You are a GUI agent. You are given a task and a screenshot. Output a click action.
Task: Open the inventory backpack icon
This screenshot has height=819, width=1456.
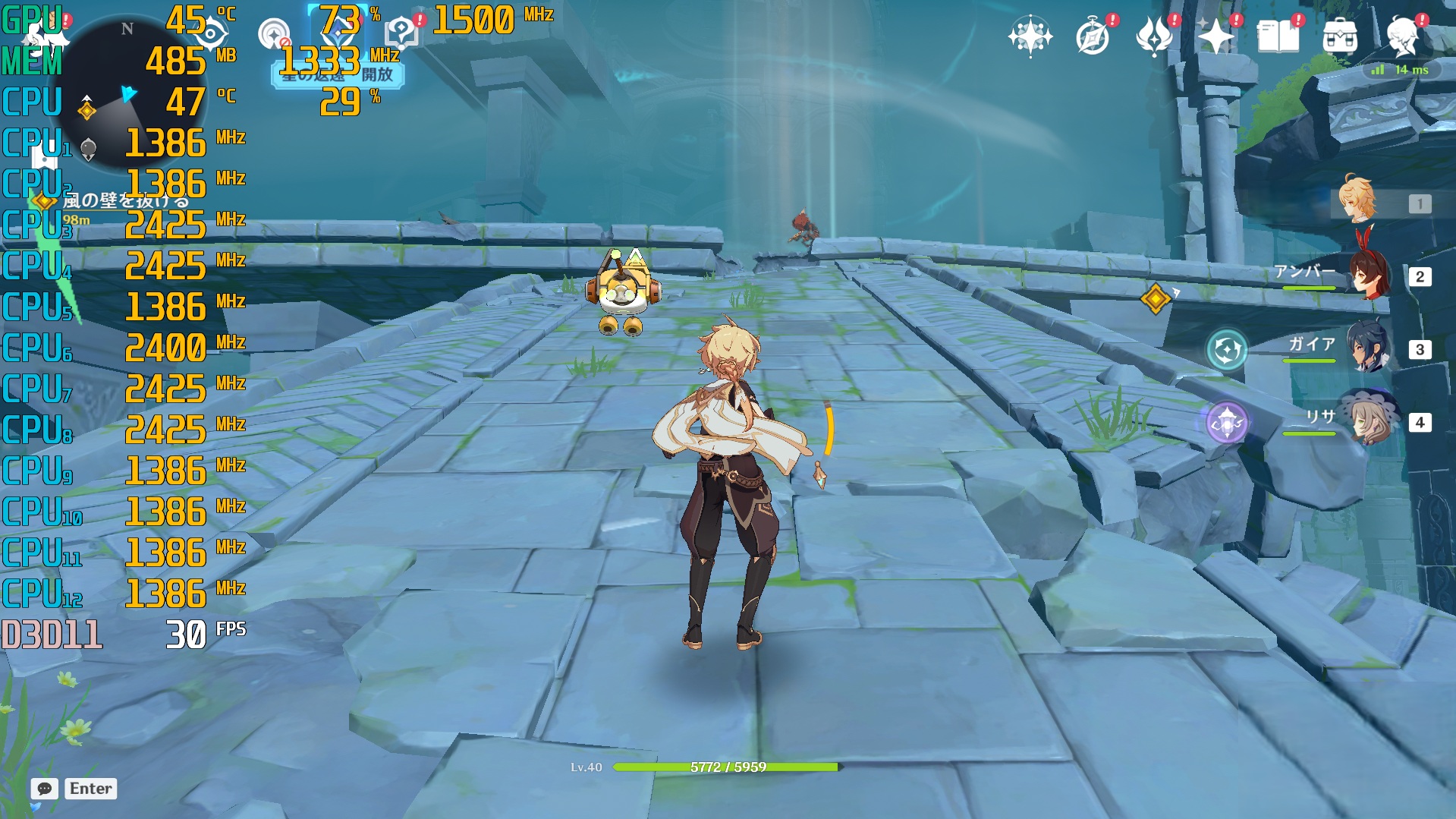pyautogui.click(x=1340, y=36)
